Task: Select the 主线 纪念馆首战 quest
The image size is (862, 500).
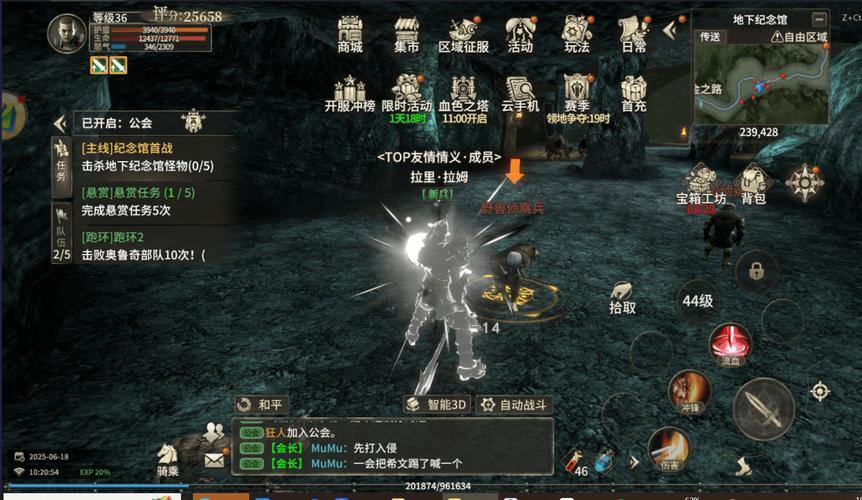Action: pos(145,157)
